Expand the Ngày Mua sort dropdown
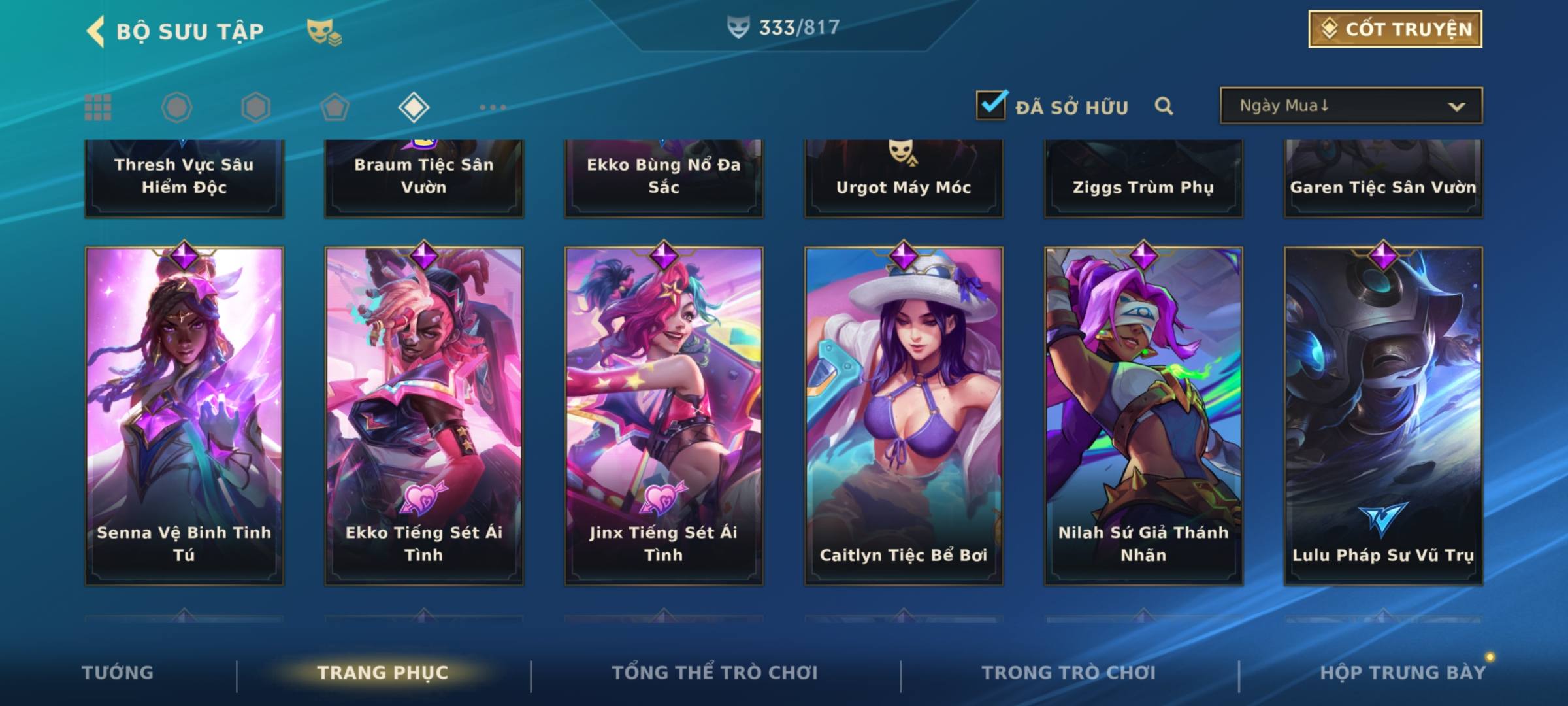 1350,106
